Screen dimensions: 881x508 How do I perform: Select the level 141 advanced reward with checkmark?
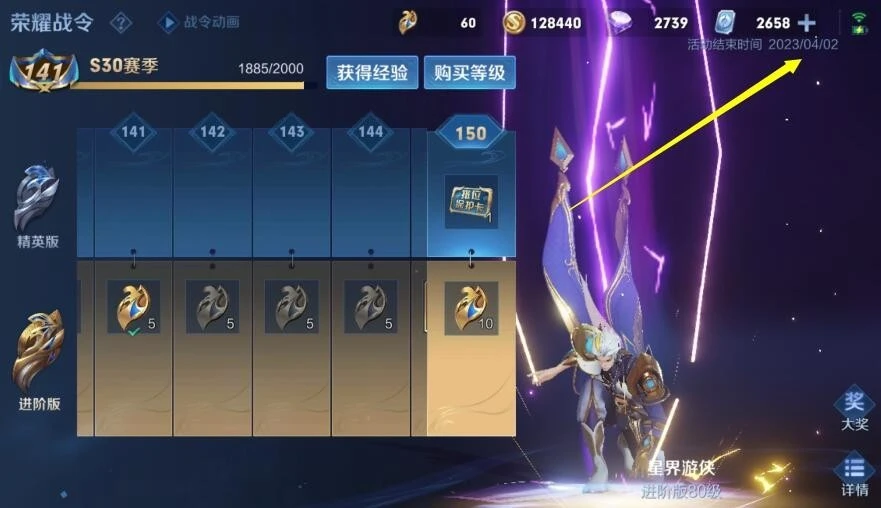[134, 306]
